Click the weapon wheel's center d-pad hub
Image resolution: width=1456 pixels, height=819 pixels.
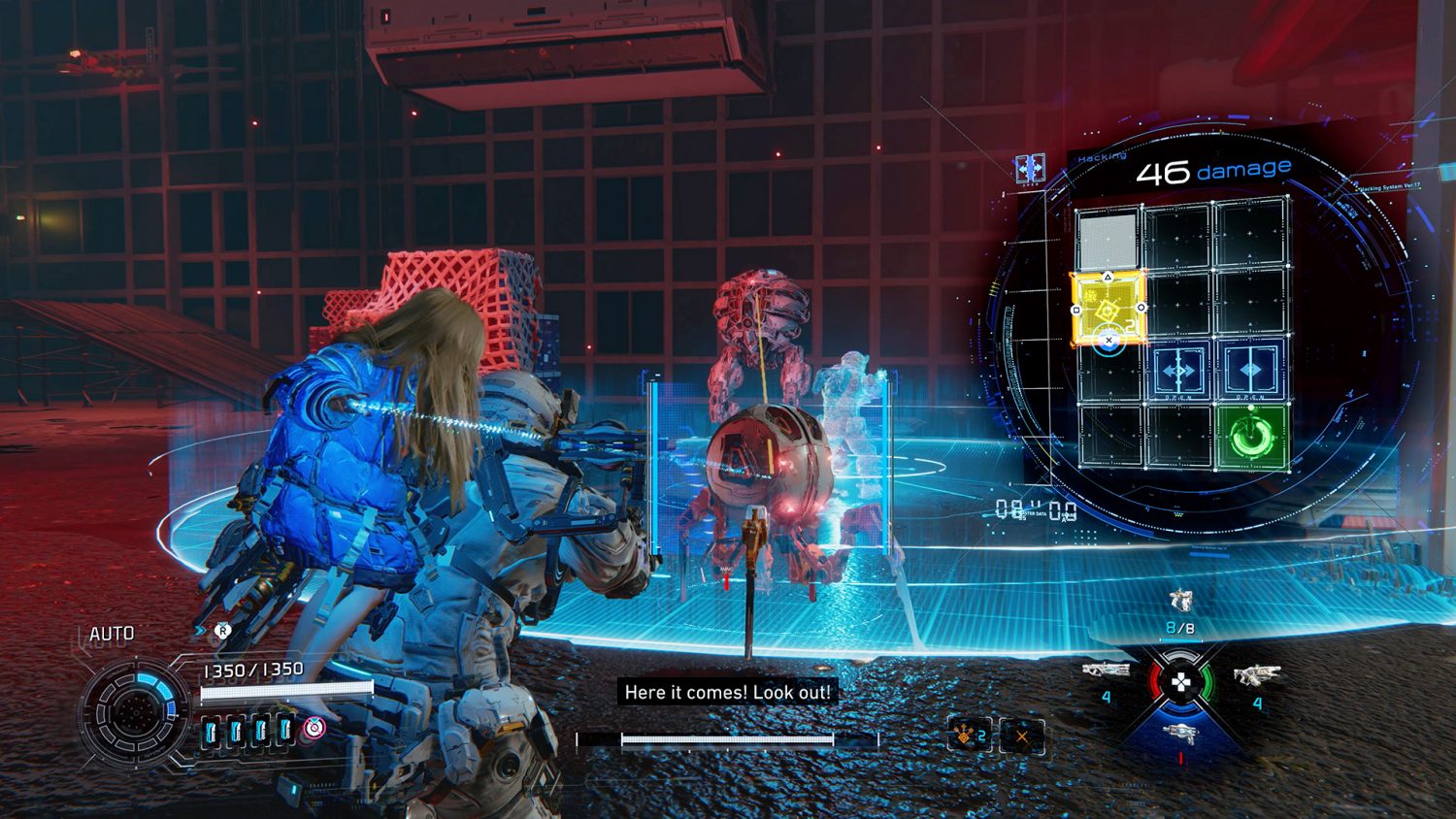1180,683
